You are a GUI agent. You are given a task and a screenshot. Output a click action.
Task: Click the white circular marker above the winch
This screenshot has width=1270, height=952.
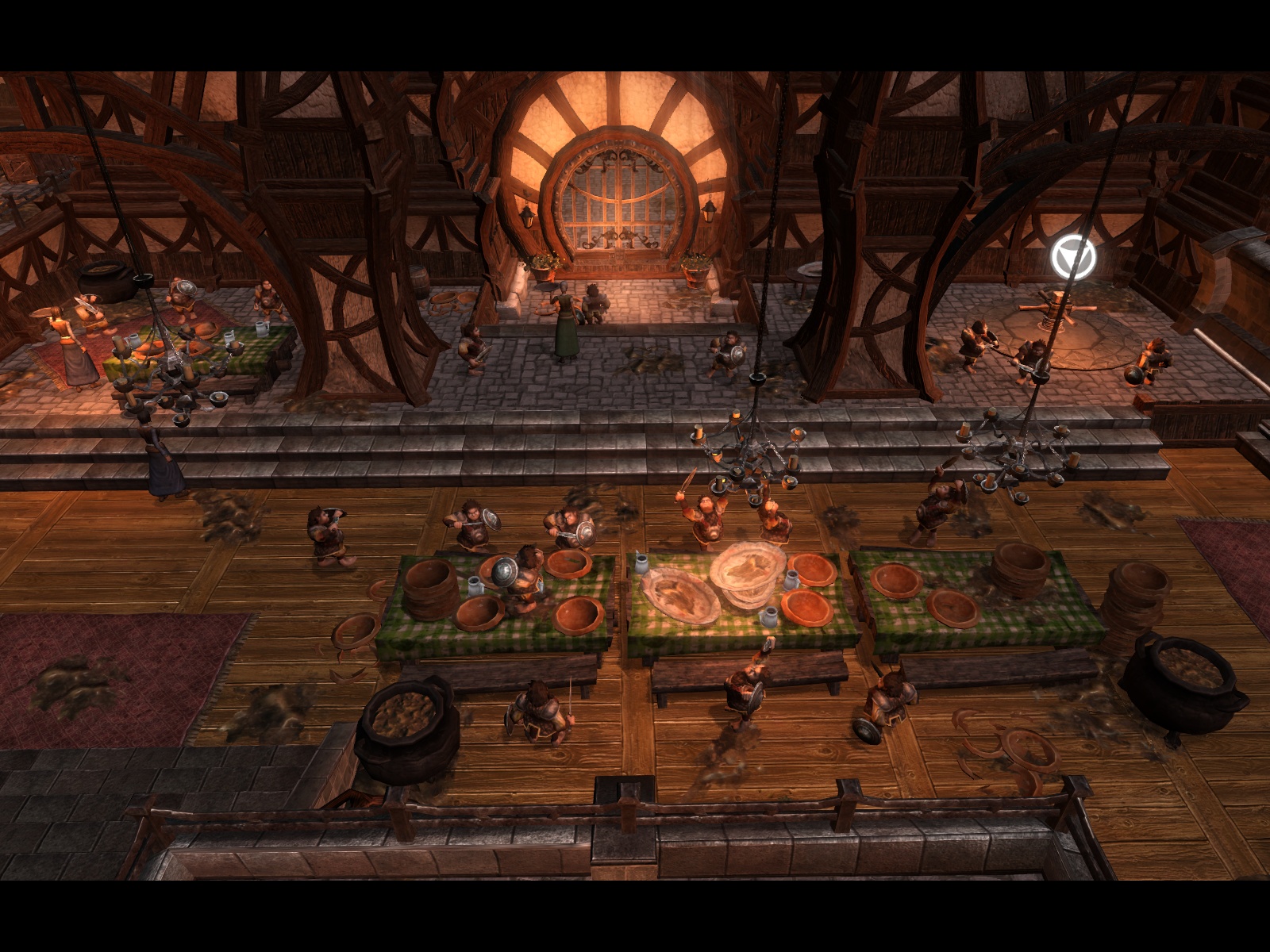coord(1073,256)
